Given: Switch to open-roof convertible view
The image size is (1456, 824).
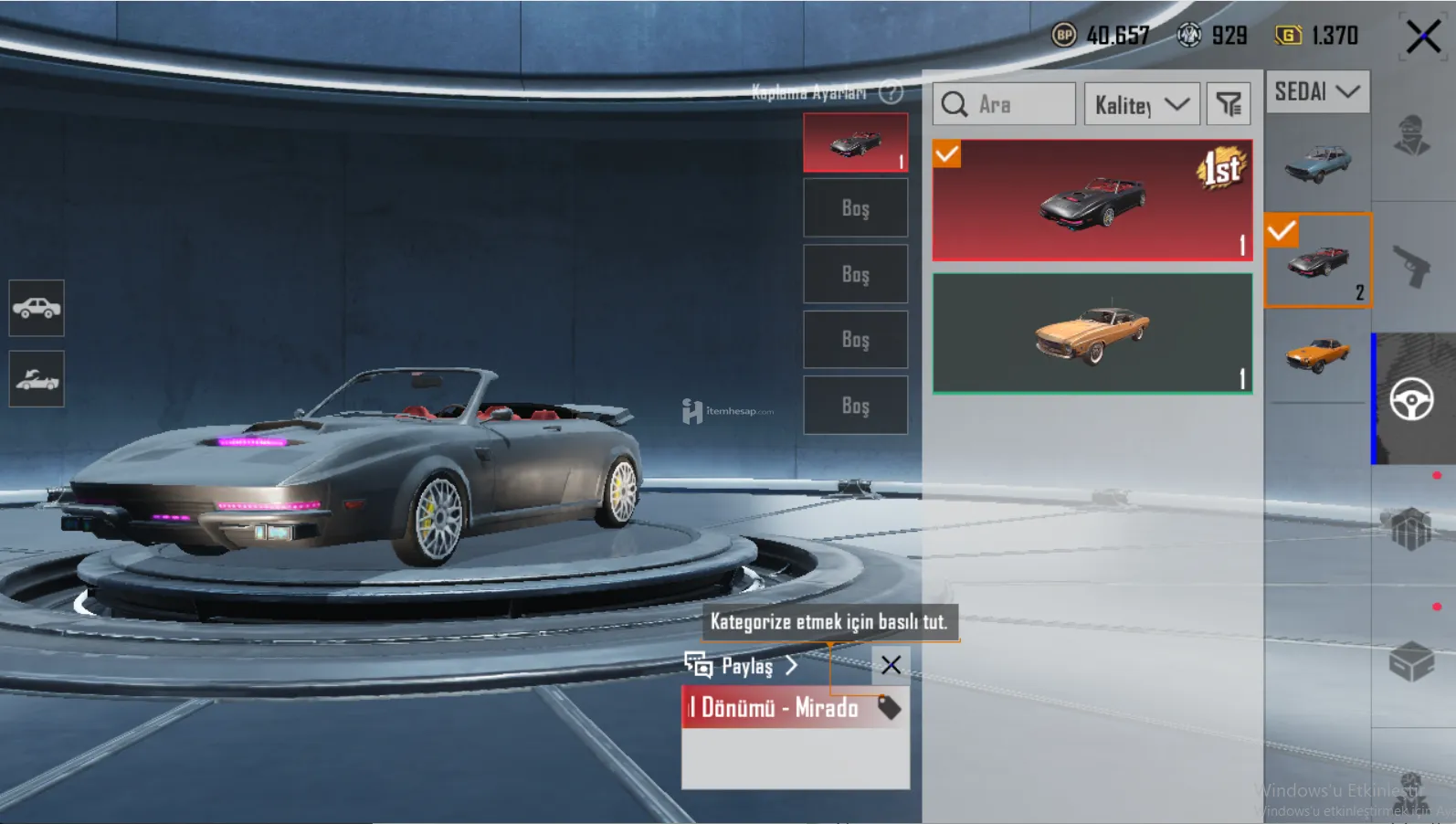Looking at the screenshot, I should click(37, 378).
